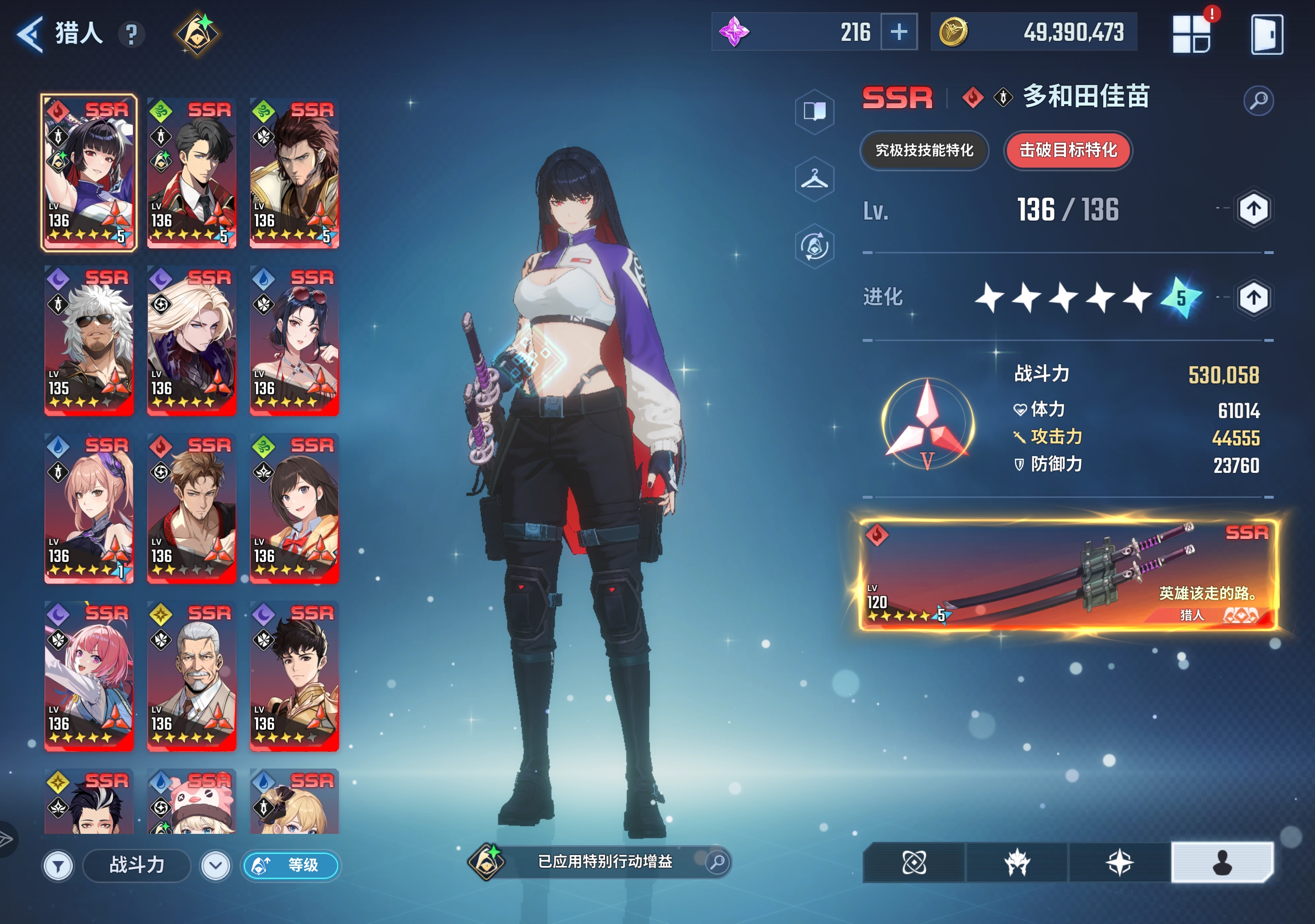Open the costume hanger button
The height and width of the screenshot is (924, 1315).
(814, 180)
